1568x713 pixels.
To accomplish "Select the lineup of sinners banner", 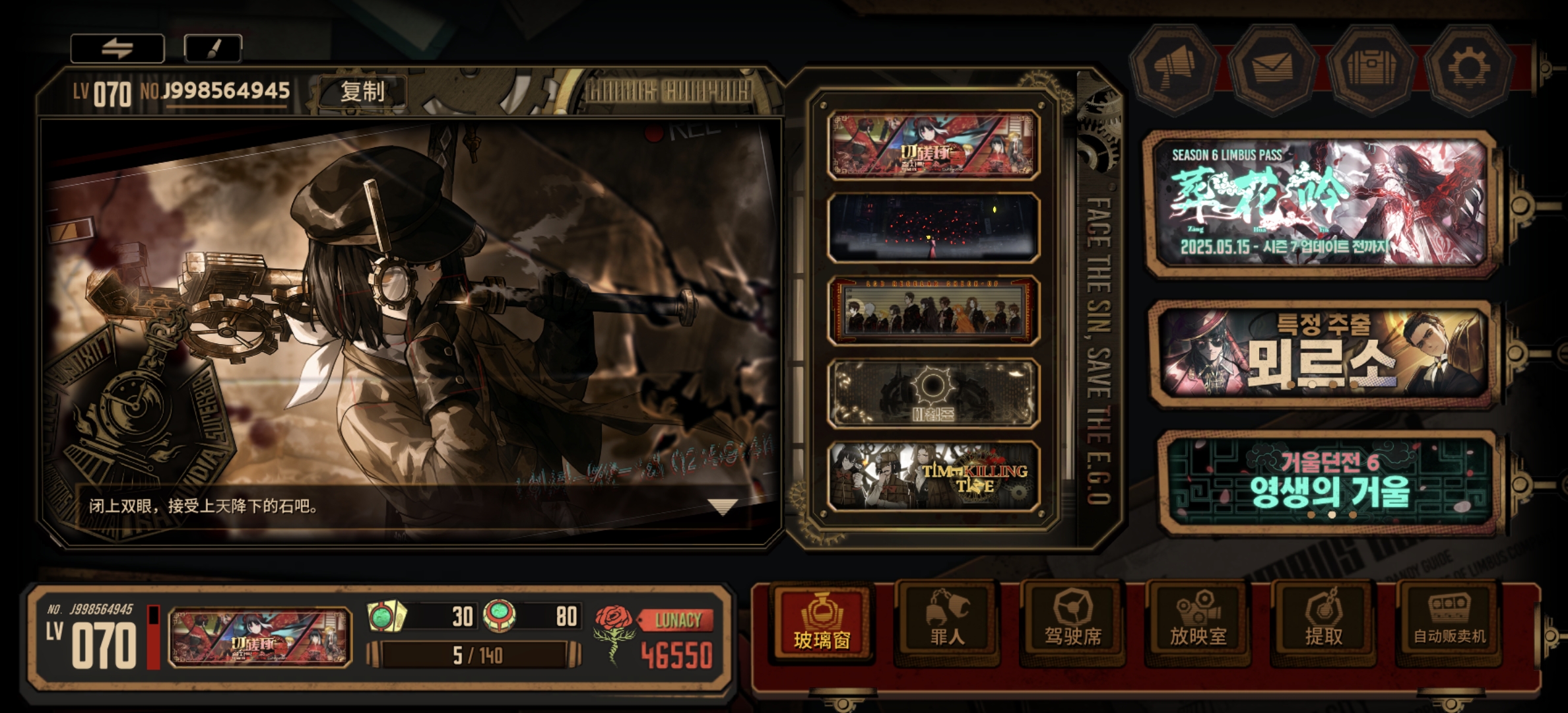I will tap(933, 310).
